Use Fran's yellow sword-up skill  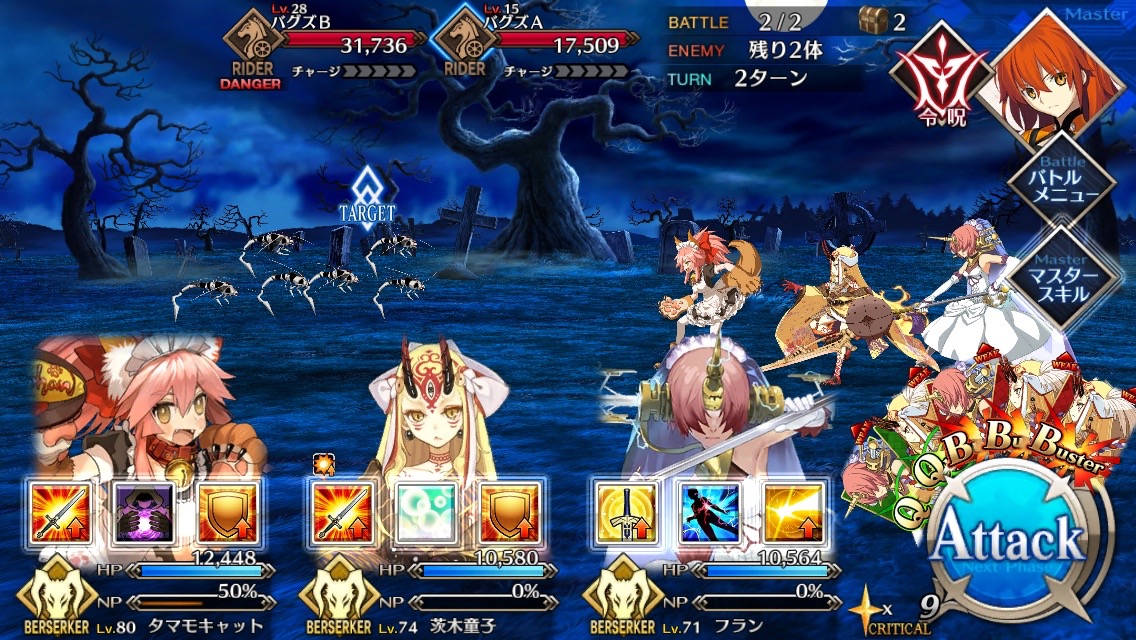point(624,512)
